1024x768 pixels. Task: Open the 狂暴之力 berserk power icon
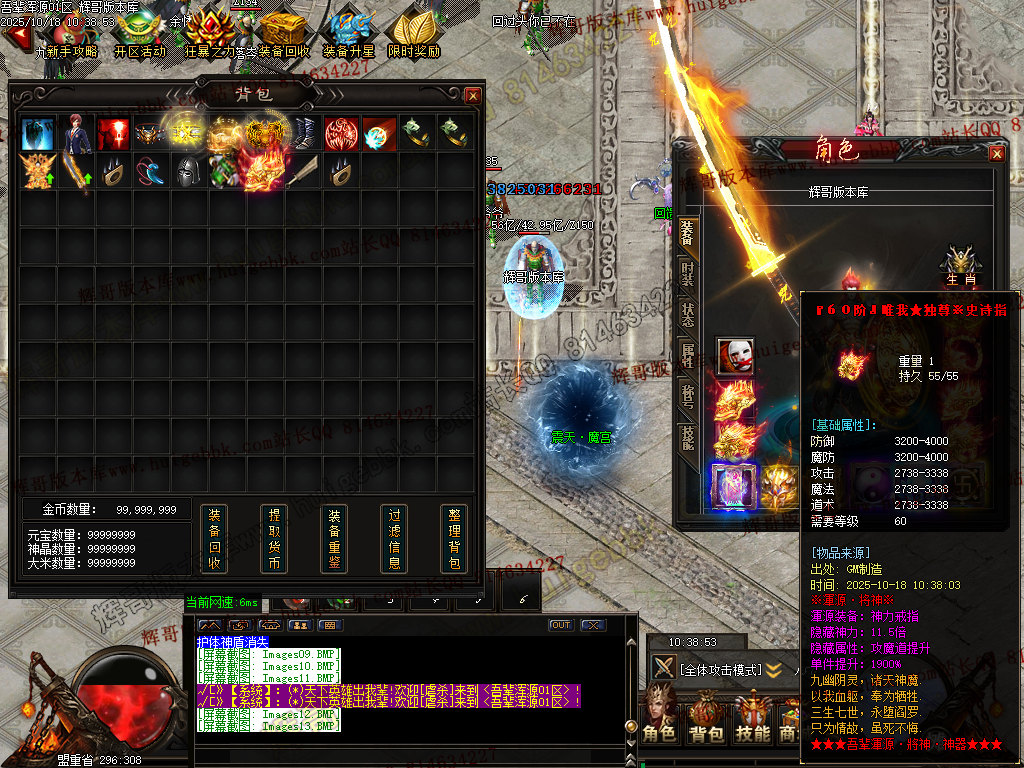tap(211, 35)
